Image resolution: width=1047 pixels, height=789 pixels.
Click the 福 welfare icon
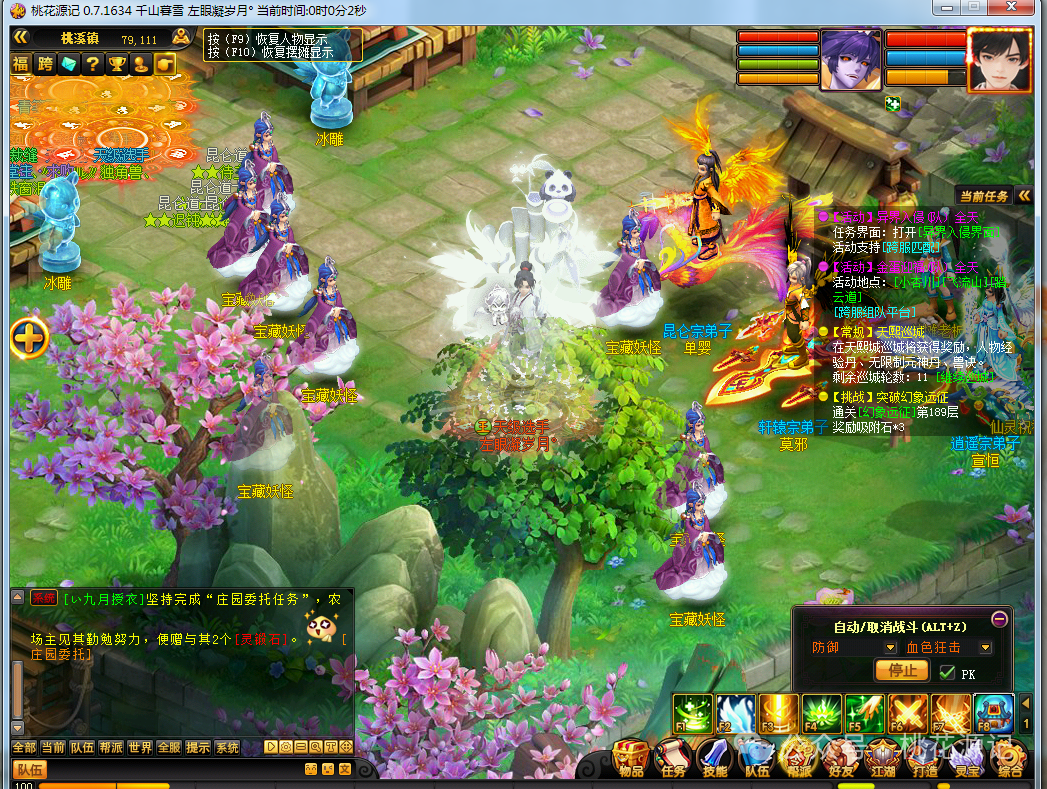[20, 64]
